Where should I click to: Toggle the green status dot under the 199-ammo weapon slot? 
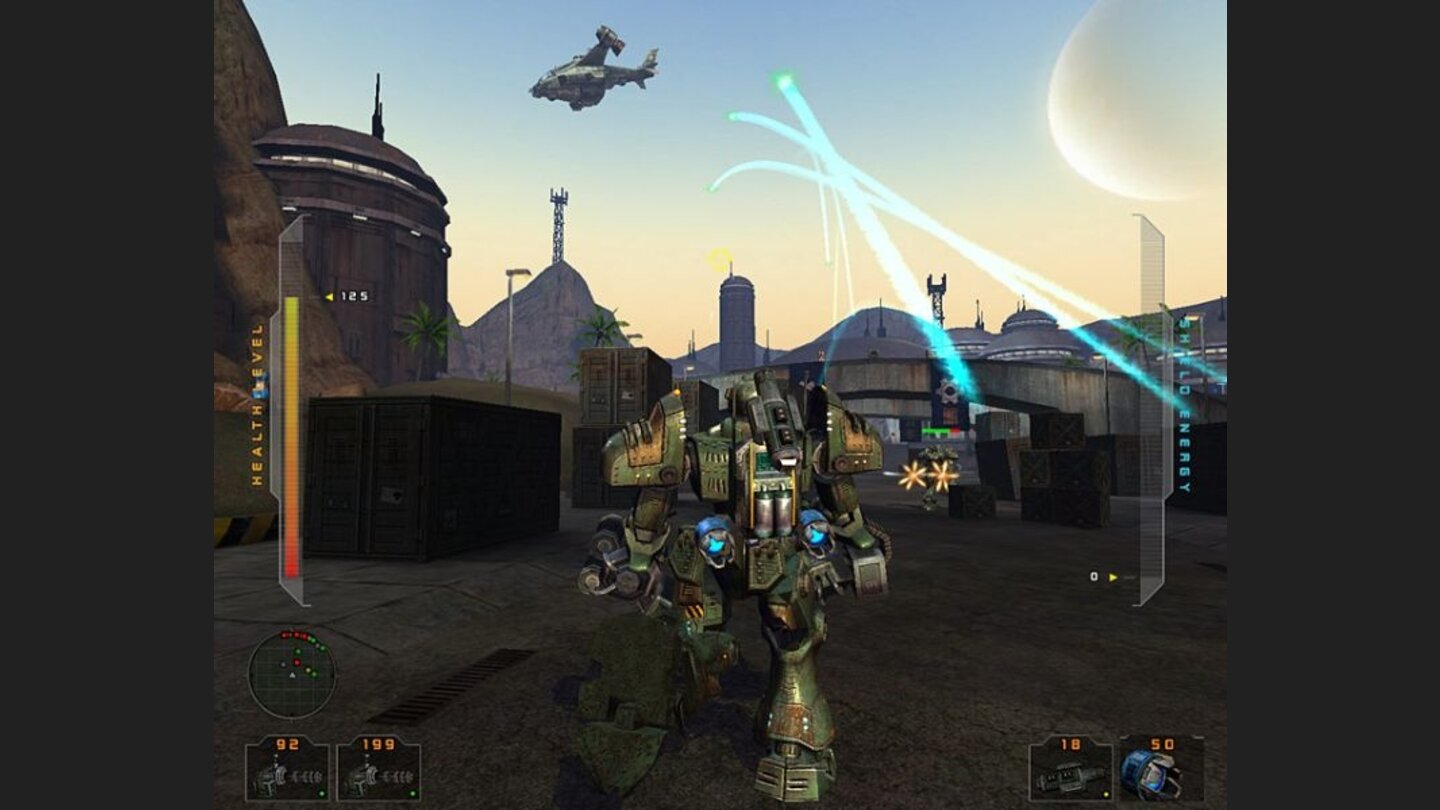point(412,793)
